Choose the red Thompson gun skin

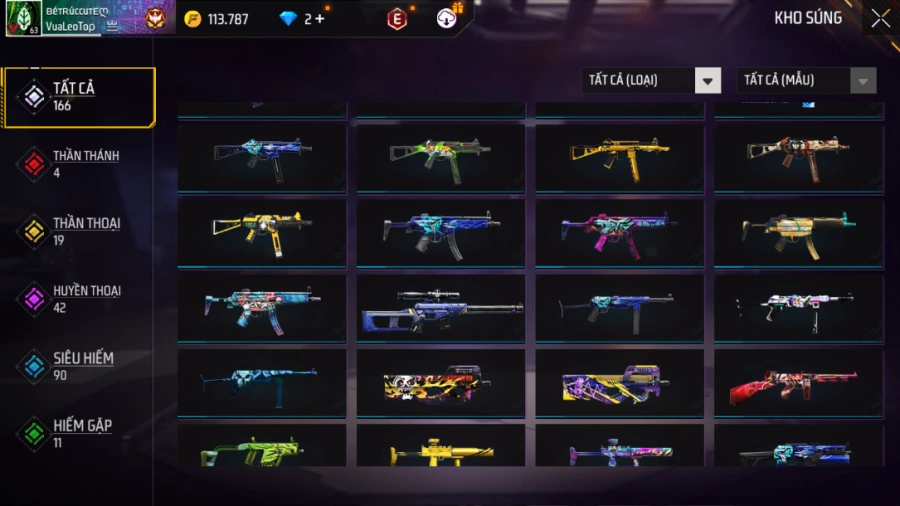(798, 383)
